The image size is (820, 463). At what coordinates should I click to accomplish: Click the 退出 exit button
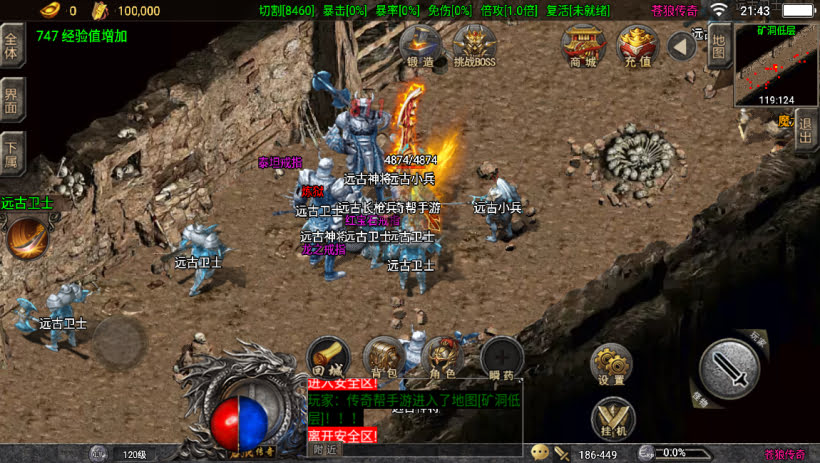point(807,132)
